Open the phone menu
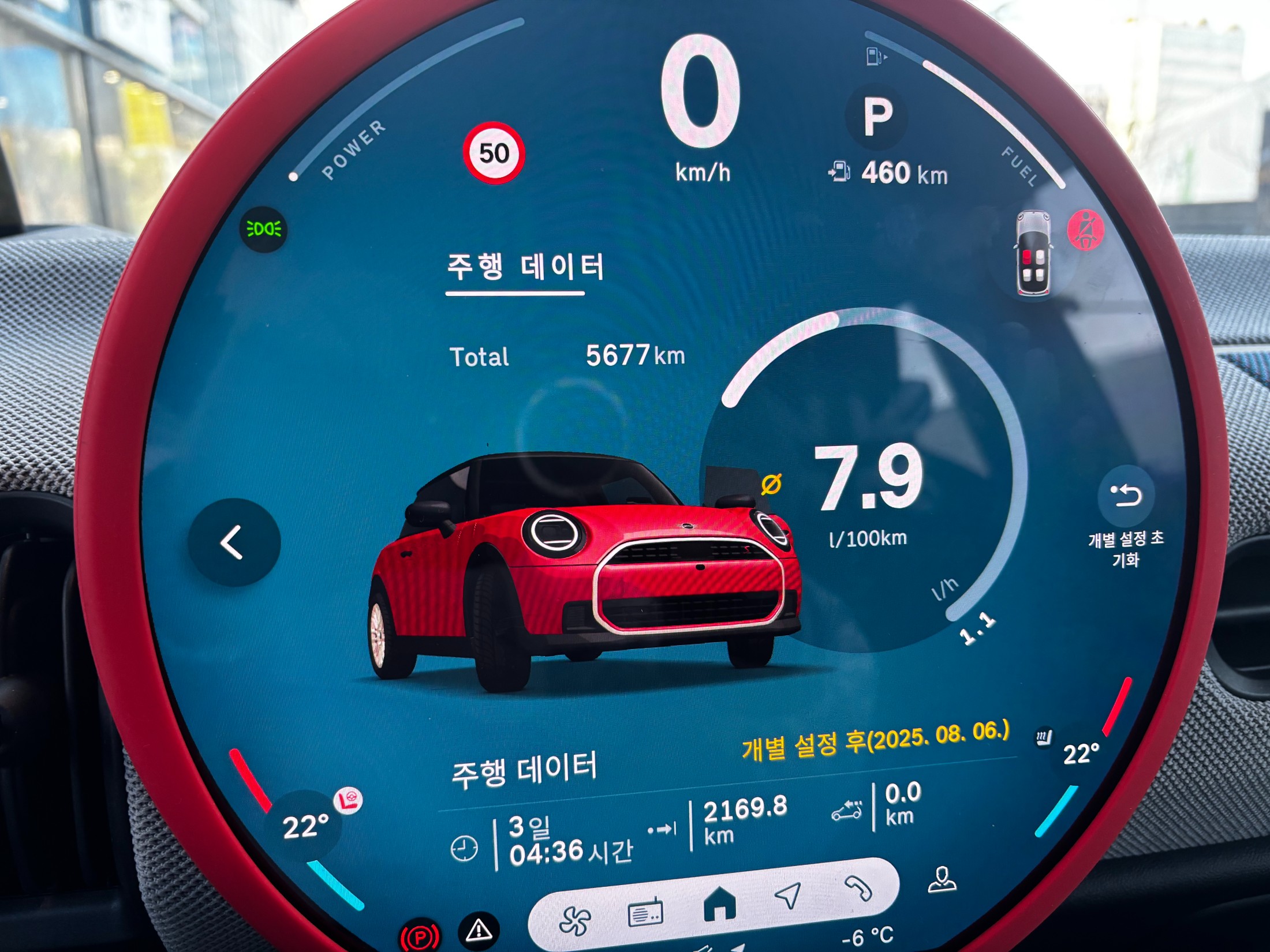The width and height of the screenshot is (1270, 952). point(858,889)
